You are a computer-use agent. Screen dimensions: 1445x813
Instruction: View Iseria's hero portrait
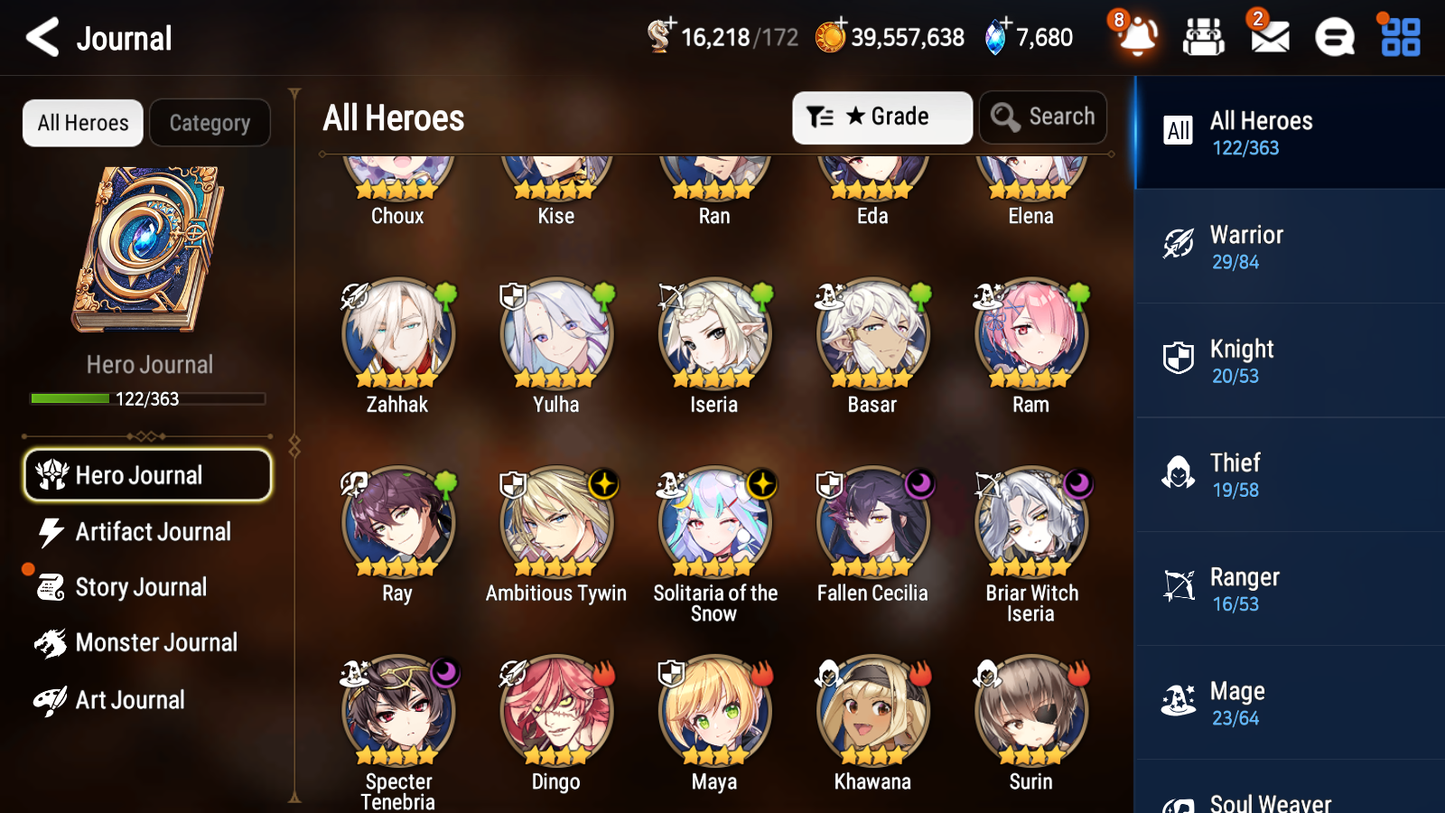click(714, 333)
